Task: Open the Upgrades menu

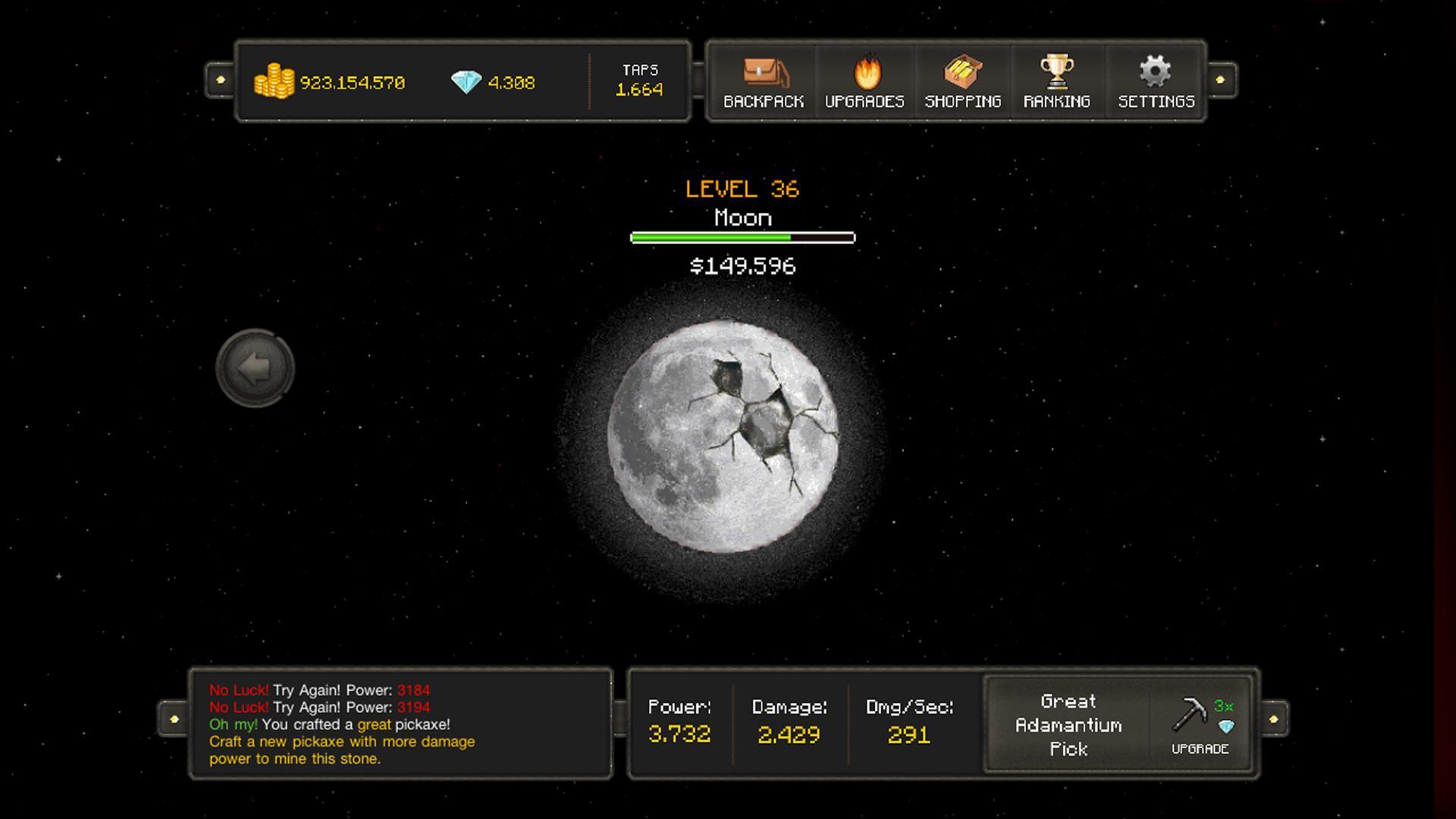Action: click(864, 82)
